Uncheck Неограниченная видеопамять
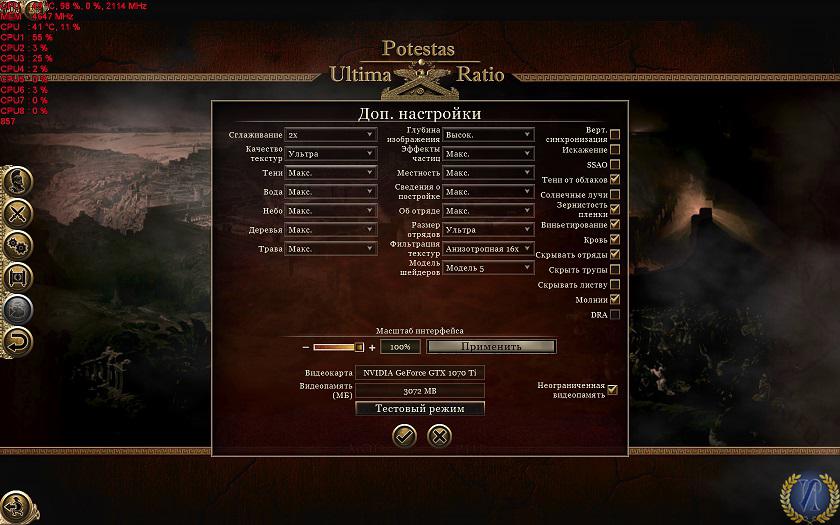 click(613, 390)
